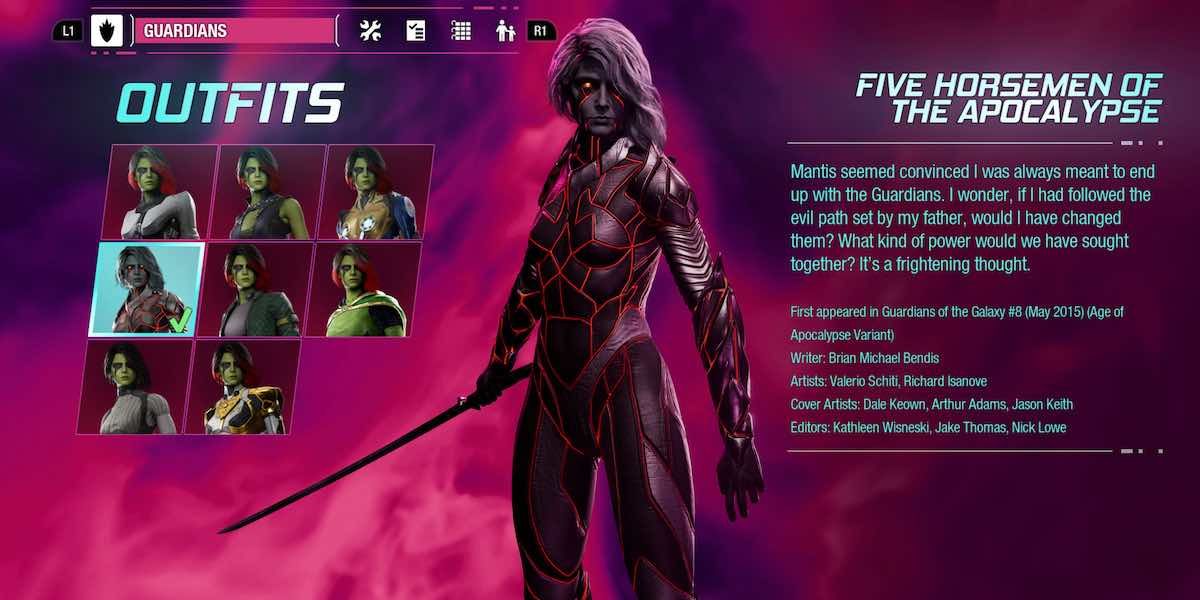Open the wrench and screwdriver tab
Screen dimensions: 1200x600
[x=370, y=31]
